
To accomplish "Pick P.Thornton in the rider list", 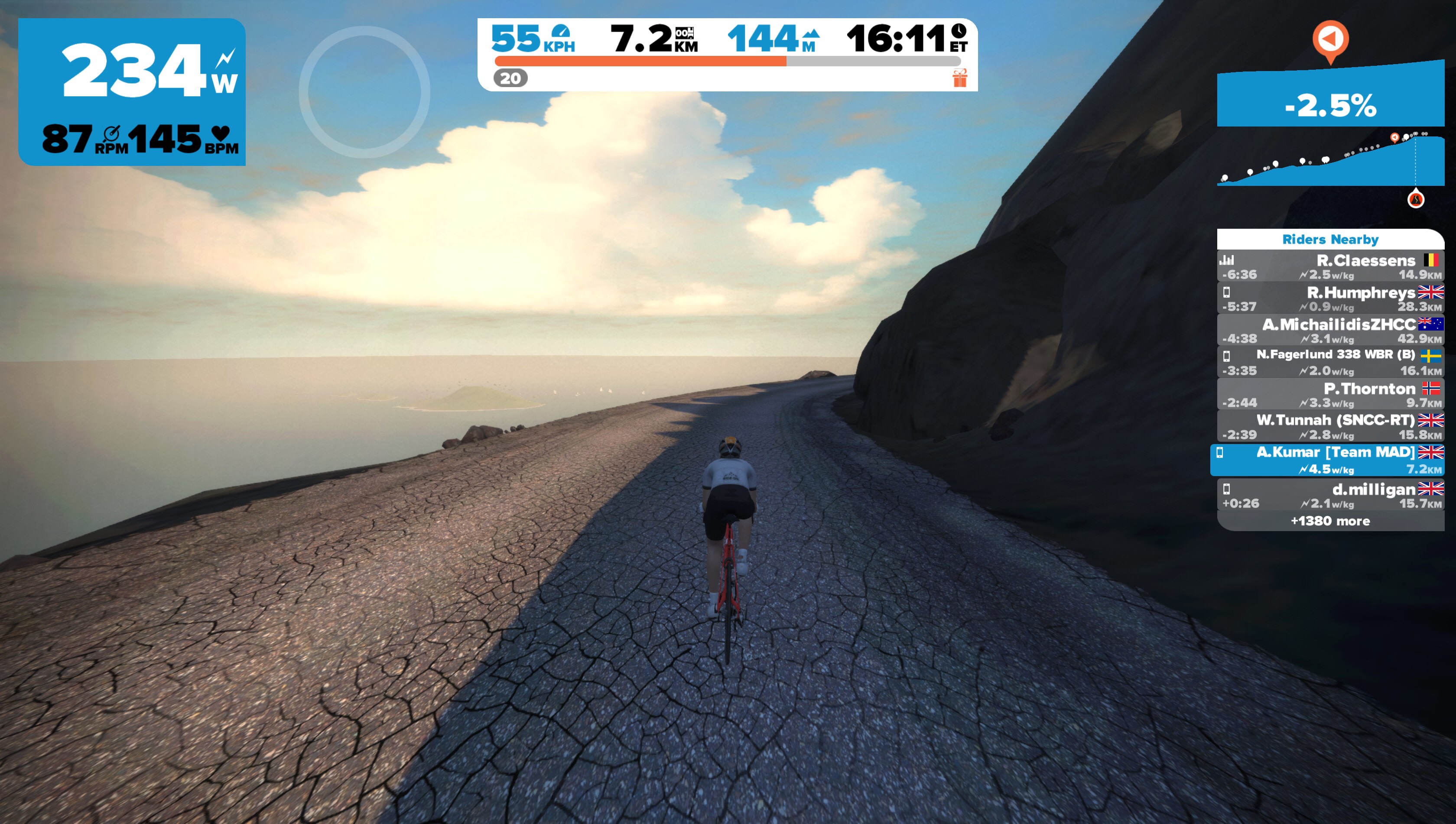I will (x=1330, y=395).
